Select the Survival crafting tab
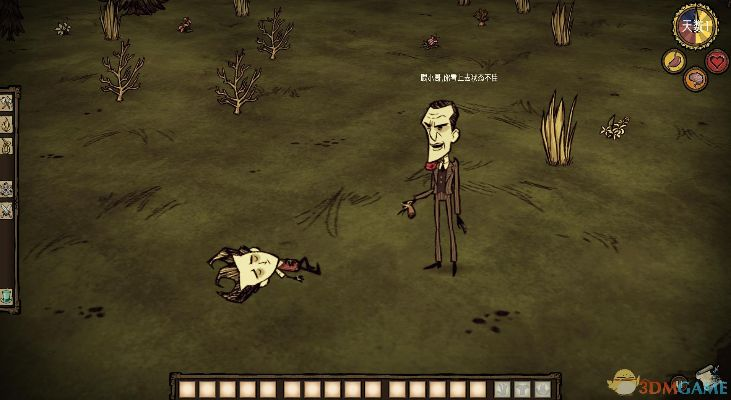 [6, 147]
